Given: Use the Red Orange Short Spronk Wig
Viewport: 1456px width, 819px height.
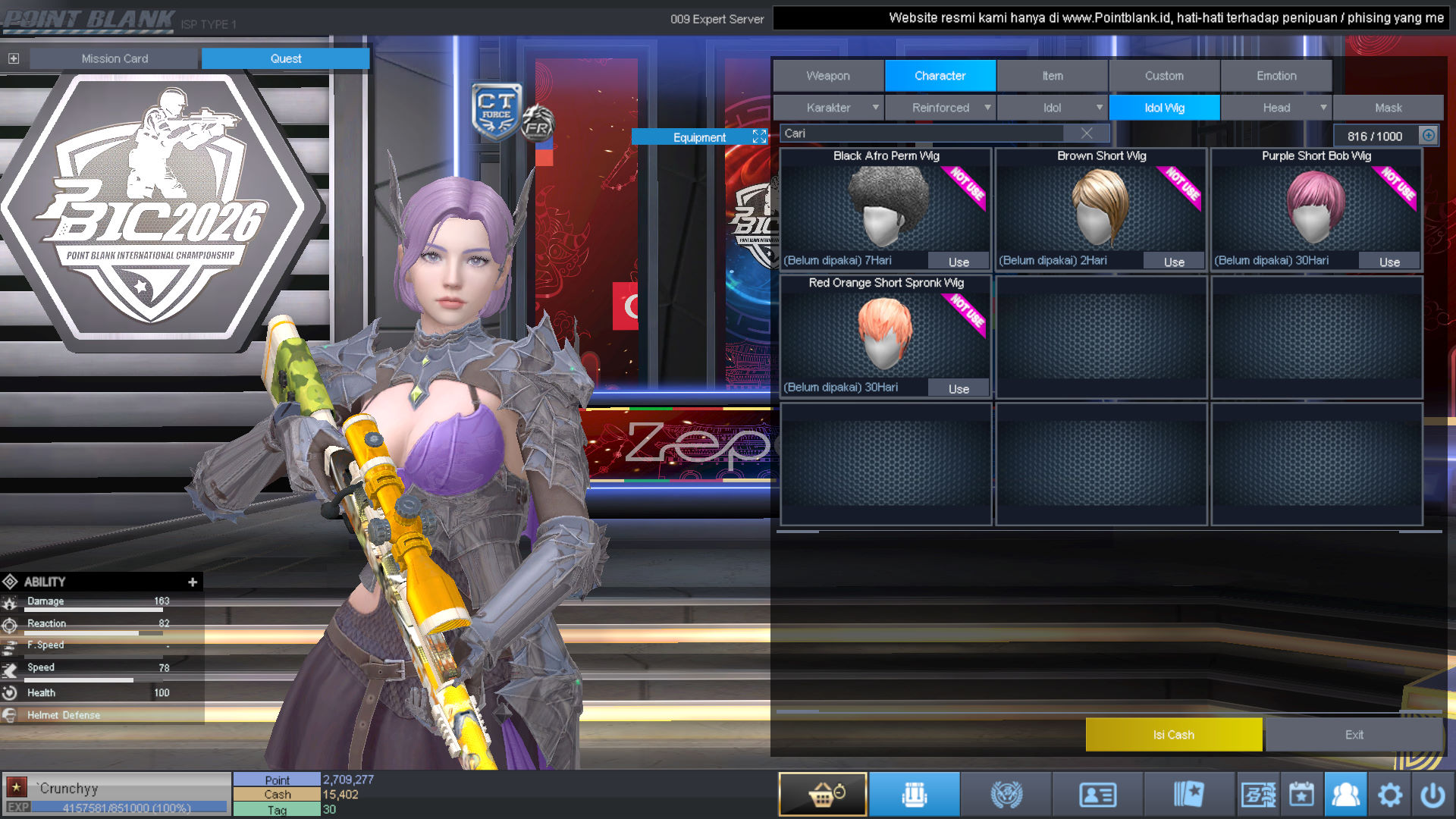Looking at the screenshot, I should coord(959,388).
